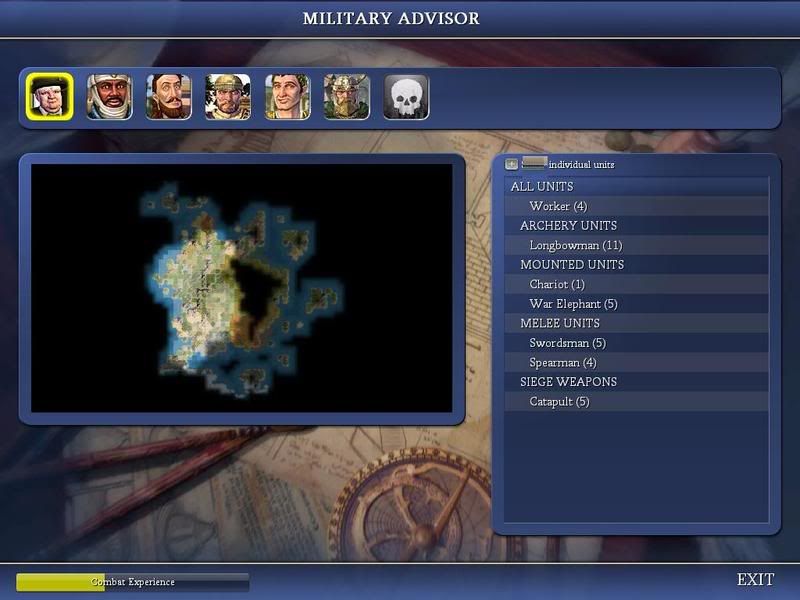800x600 pixels.
Task: Select the MOUNTED UNITS category
Action: pyautogui.click(x=572, y=264)
